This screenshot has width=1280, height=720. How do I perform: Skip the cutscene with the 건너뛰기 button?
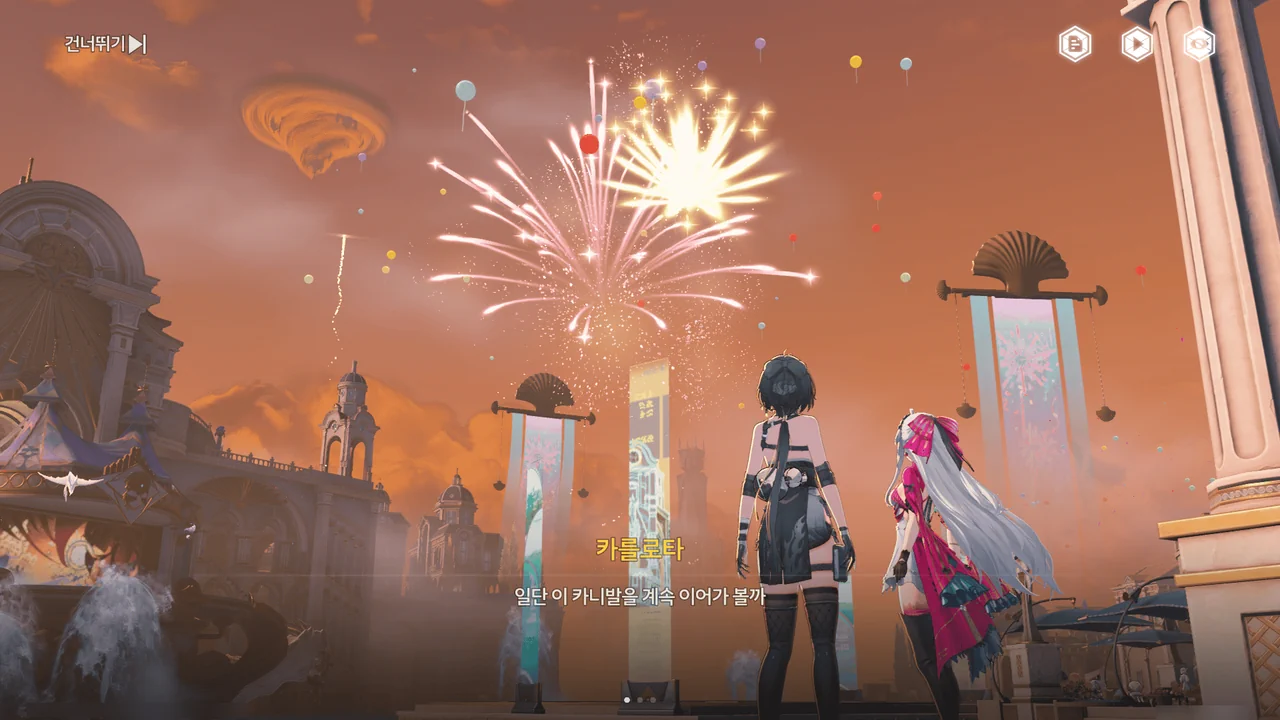pos(106,44)
